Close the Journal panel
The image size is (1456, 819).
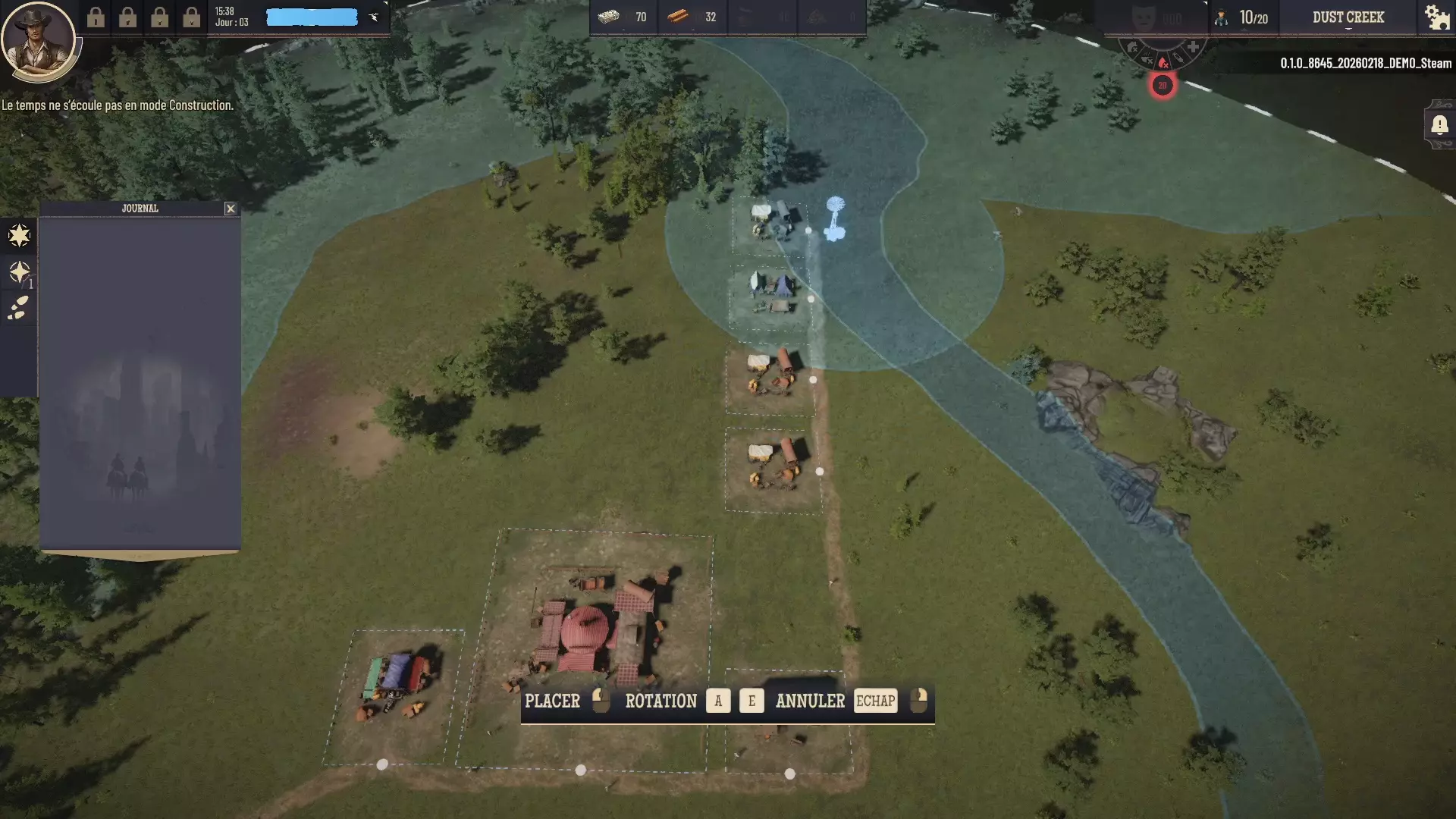tap(231, 209)
